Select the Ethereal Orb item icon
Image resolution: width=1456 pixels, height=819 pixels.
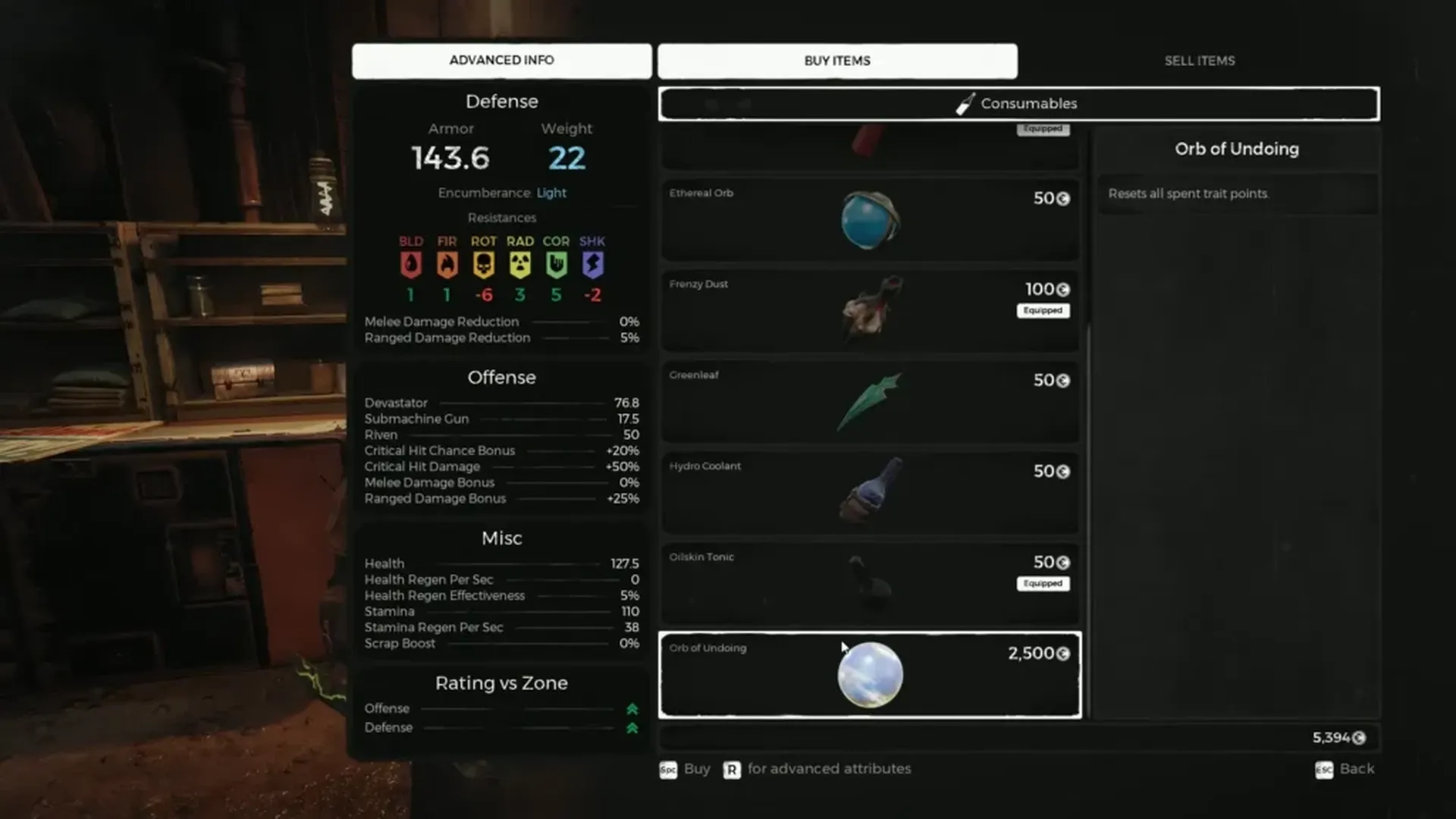869,218
